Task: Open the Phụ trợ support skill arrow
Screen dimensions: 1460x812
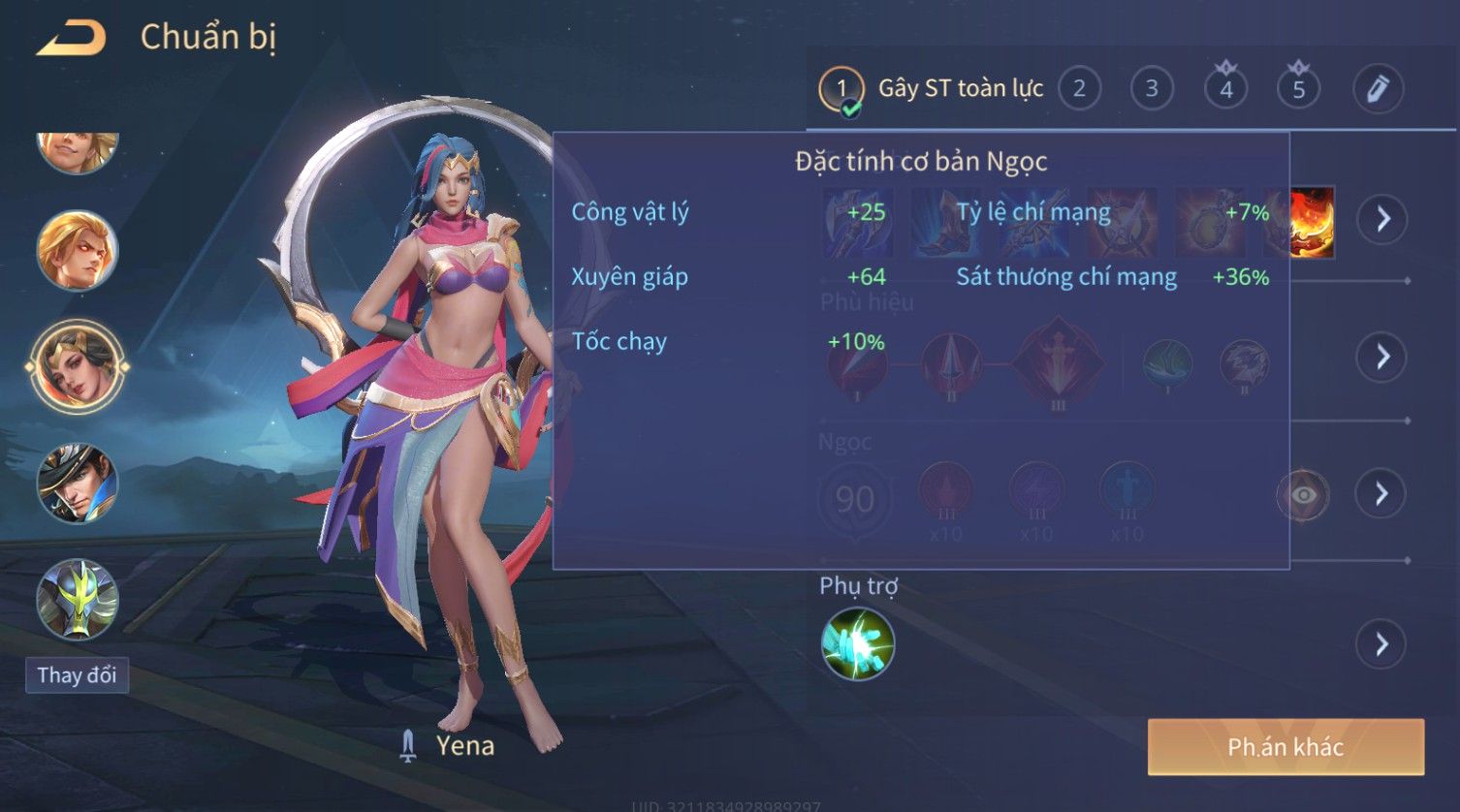Action: point(1381,644)
